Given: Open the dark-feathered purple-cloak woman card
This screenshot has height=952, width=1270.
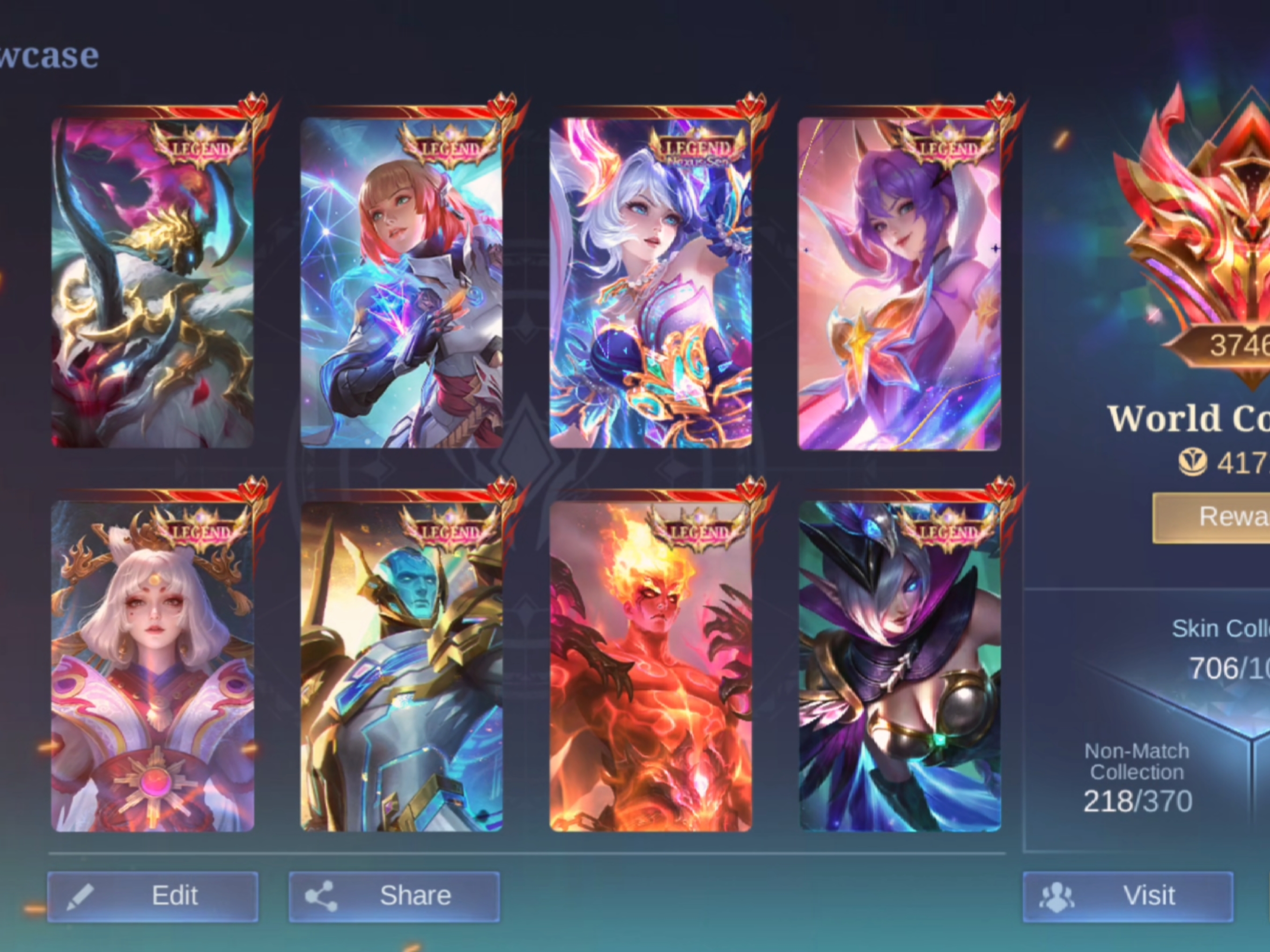Looking at the screenshot, I should [899, 666].
